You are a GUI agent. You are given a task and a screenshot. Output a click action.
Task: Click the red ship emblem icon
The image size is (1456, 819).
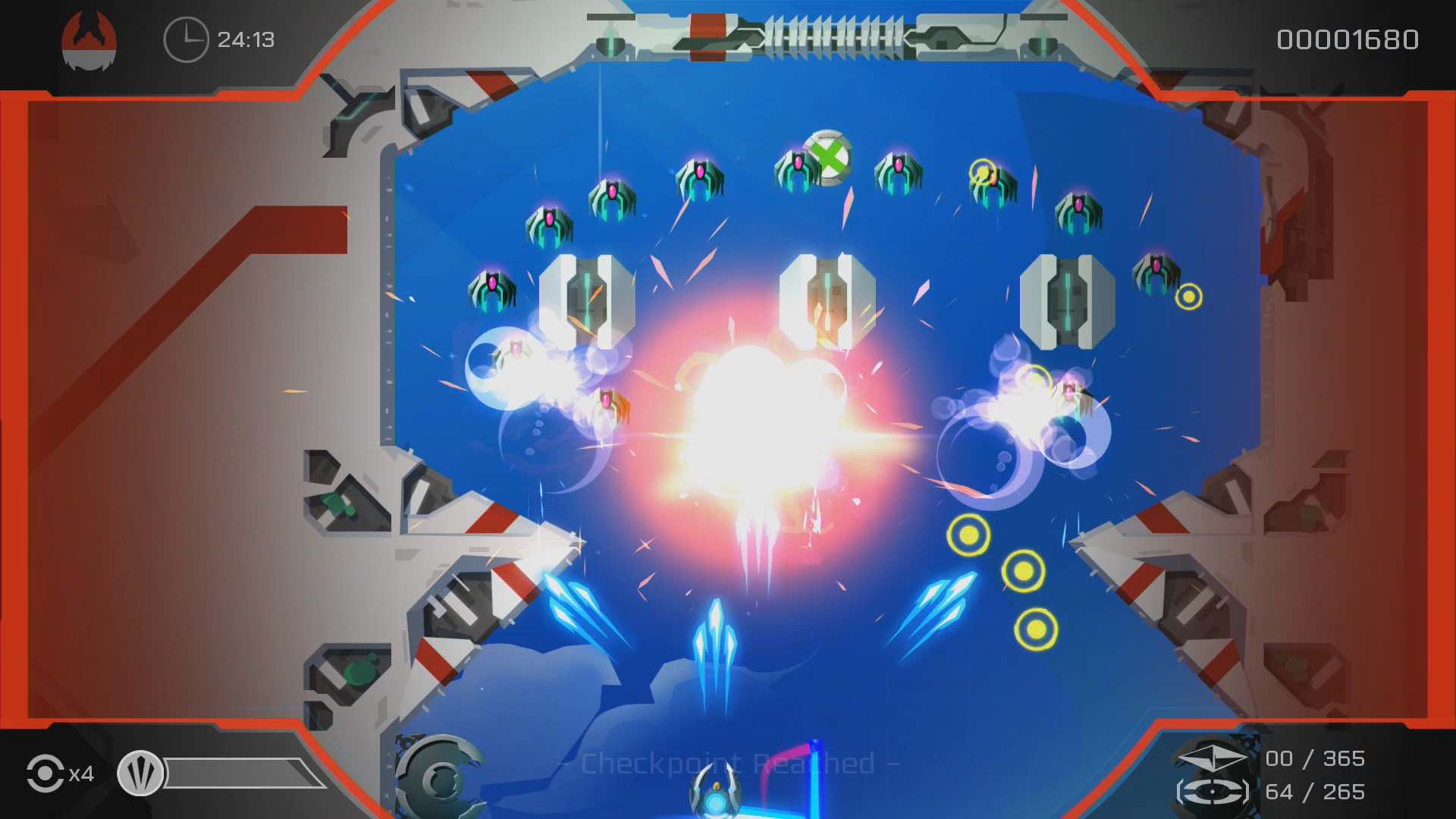pyautogui.click(x=89, y=40)
